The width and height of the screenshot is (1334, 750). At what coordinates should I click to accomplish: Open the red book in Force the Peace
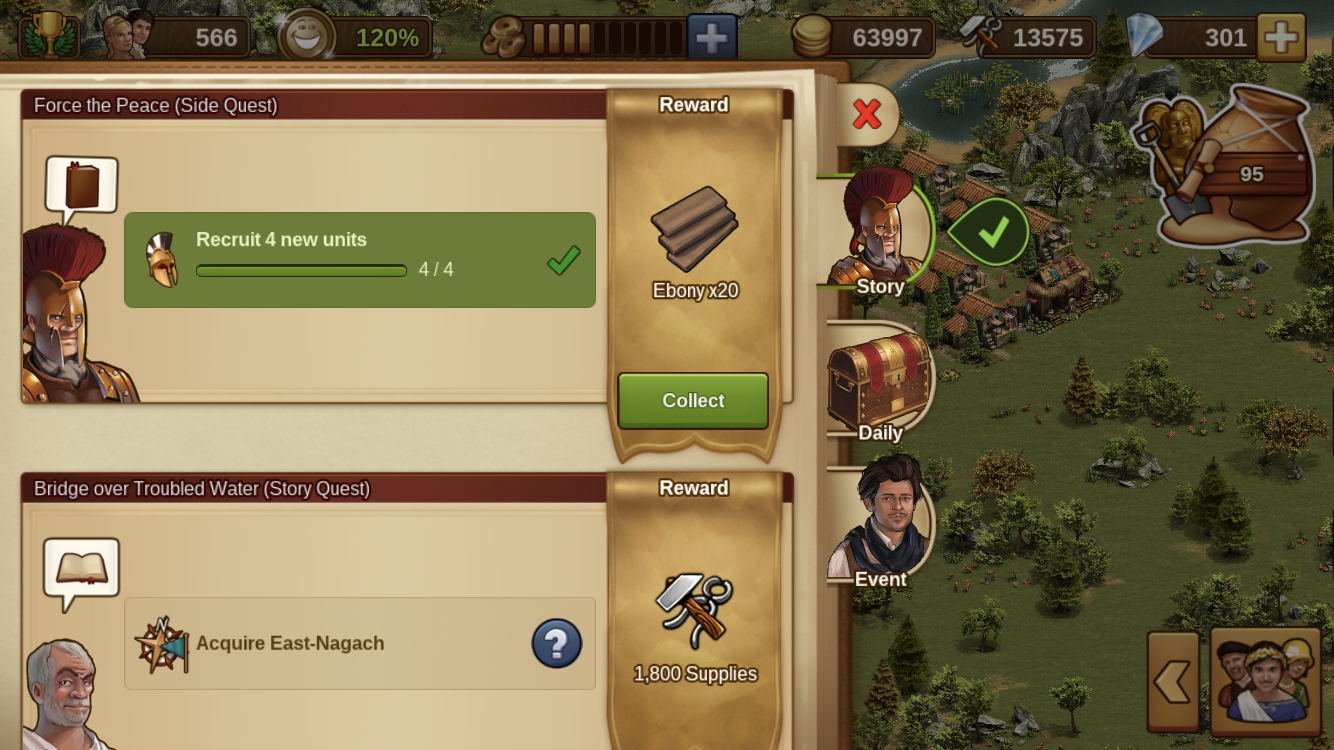pyautogui.click(x=82, y=186)
